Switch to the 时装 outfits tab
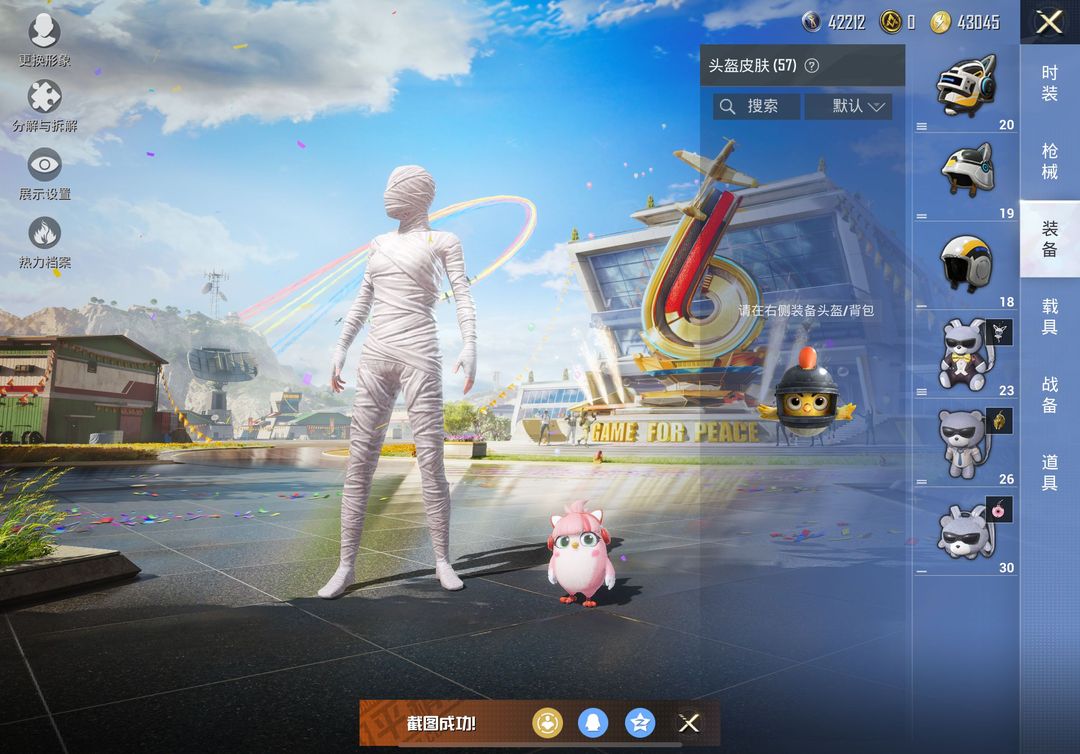The height and width of the screenshot is (754, 1080). (x=1049, y=83)
